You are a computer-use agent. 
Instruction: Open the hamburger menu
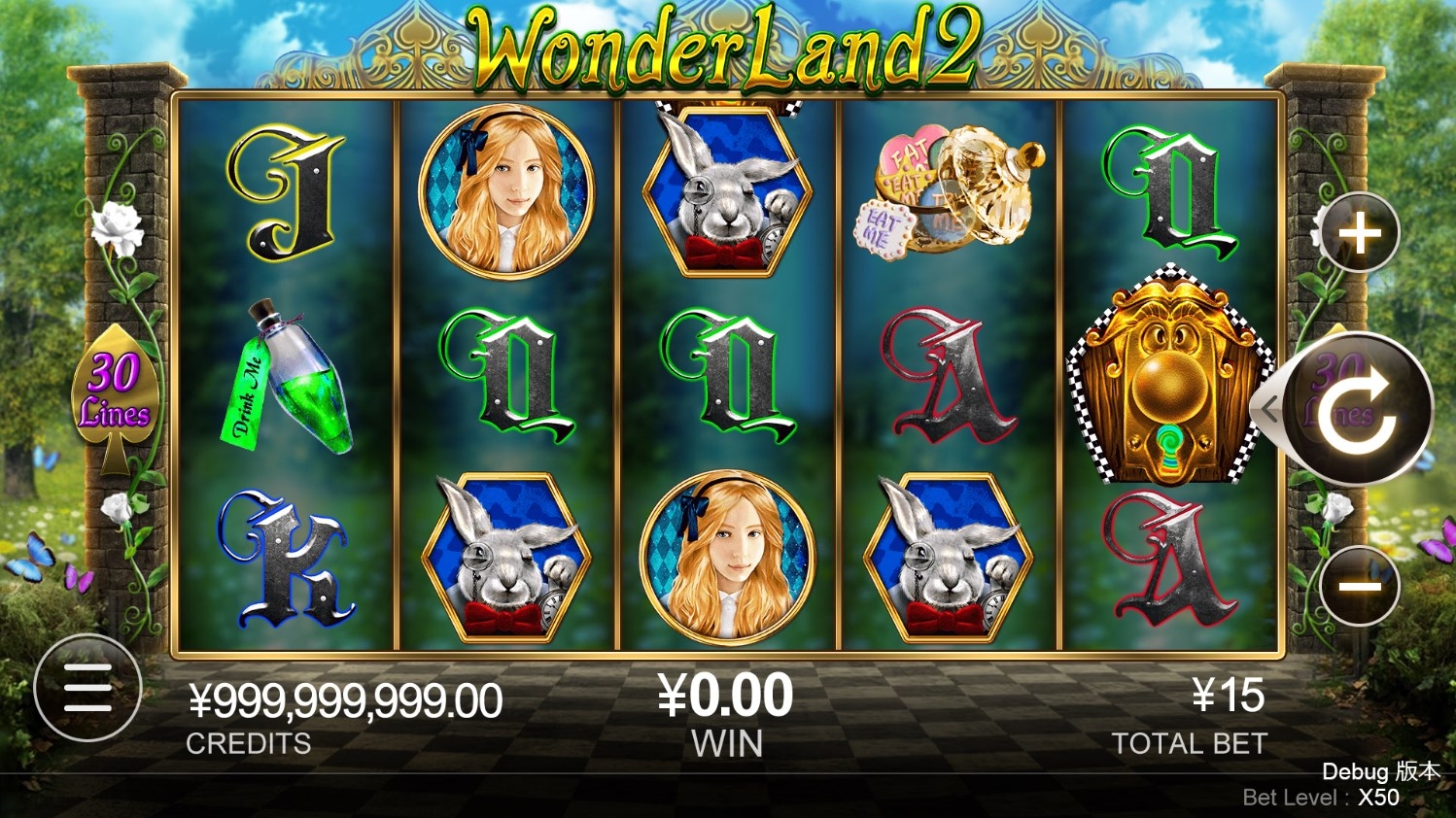(87, 688)
